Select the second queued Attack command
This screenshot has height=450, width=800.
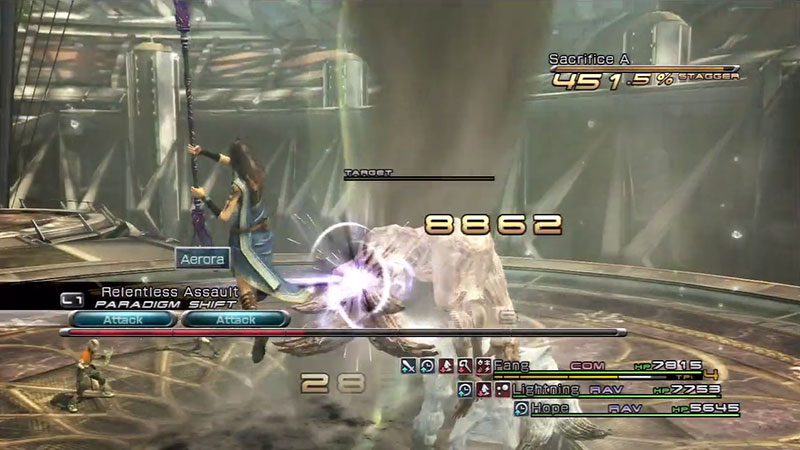coord(234,320)
